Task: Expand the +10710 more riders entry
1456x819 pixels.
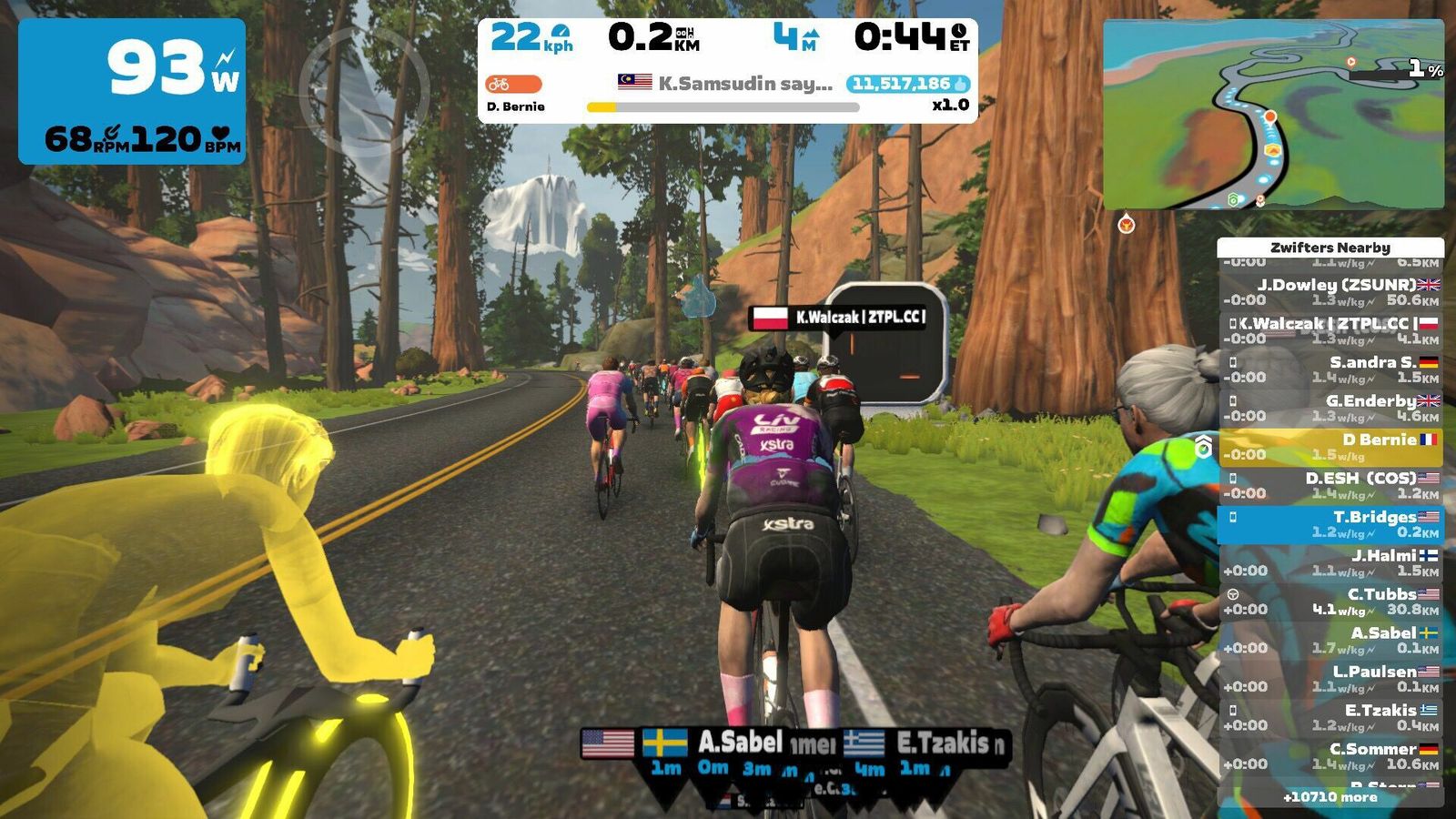Action: click(x=1330, y=797)
